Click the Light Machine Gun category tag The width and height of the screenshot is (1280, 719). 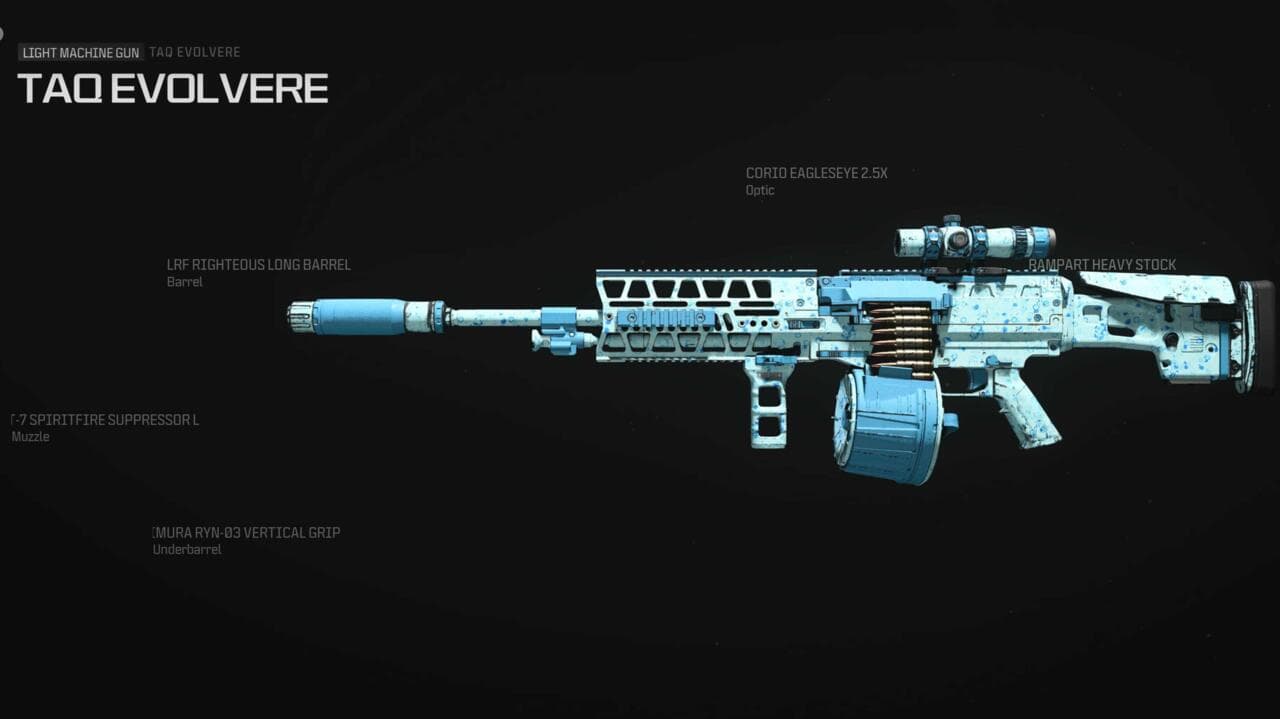pos(80,52)
